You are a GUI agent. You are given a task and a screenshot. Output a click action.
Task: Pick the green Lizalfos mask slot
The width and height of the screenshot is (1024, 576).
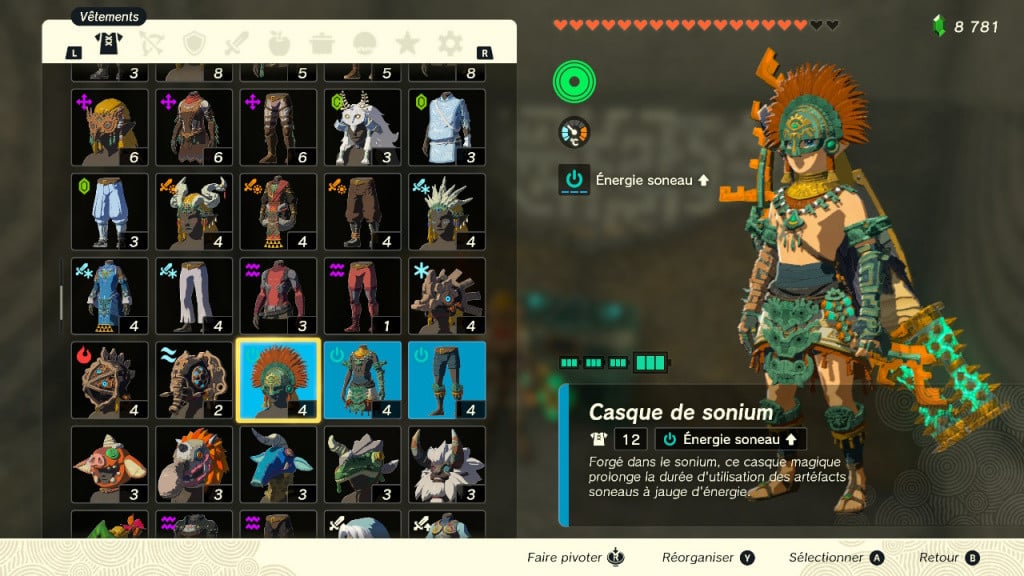coord(362,463)
